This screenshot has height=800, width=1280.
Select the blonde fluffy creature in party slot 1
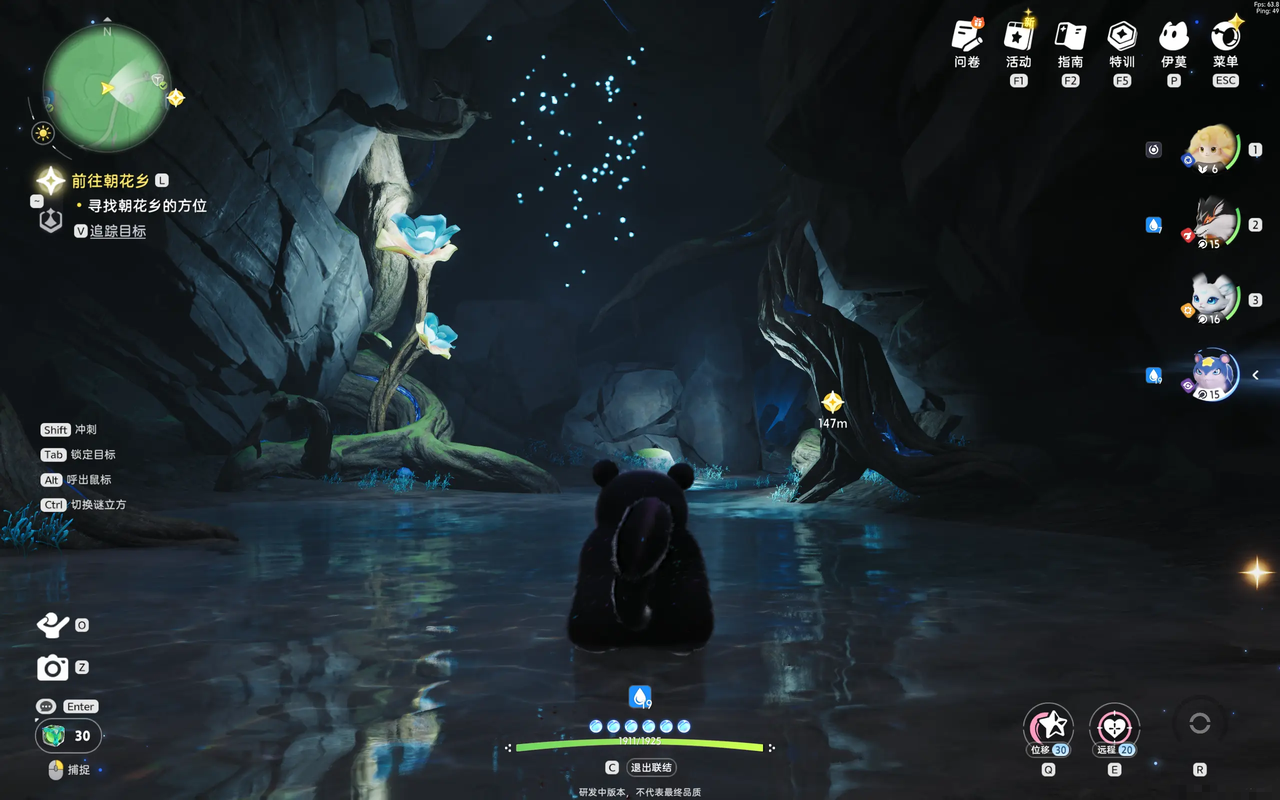tap(1212, 150)
